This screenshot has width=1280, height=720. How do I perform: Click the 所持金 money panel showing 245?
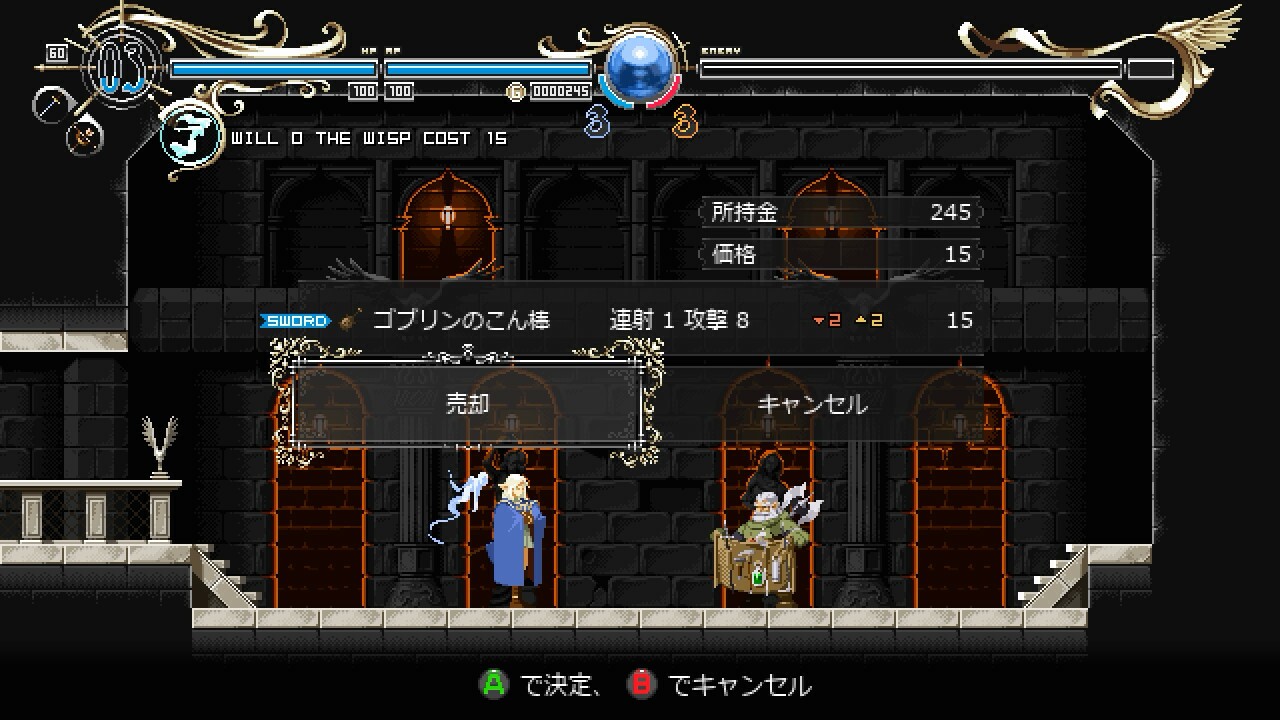838,212
